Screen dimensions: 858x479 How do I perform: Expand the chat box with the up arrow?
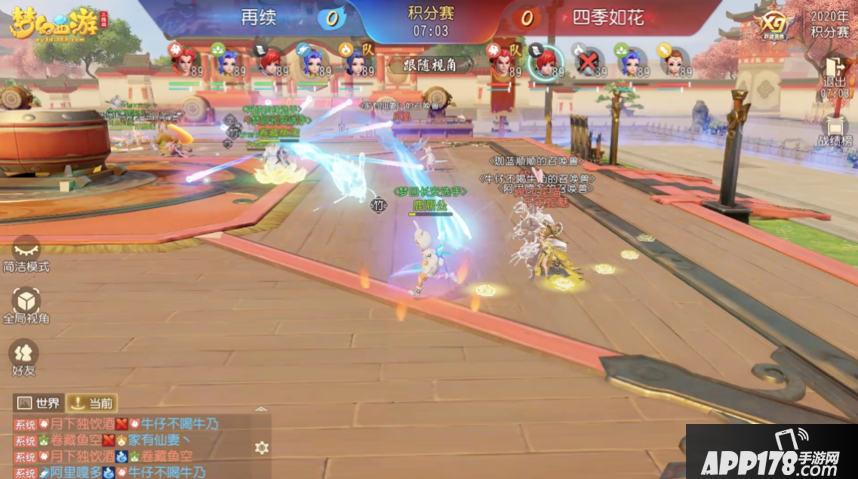tap(261, 410)
